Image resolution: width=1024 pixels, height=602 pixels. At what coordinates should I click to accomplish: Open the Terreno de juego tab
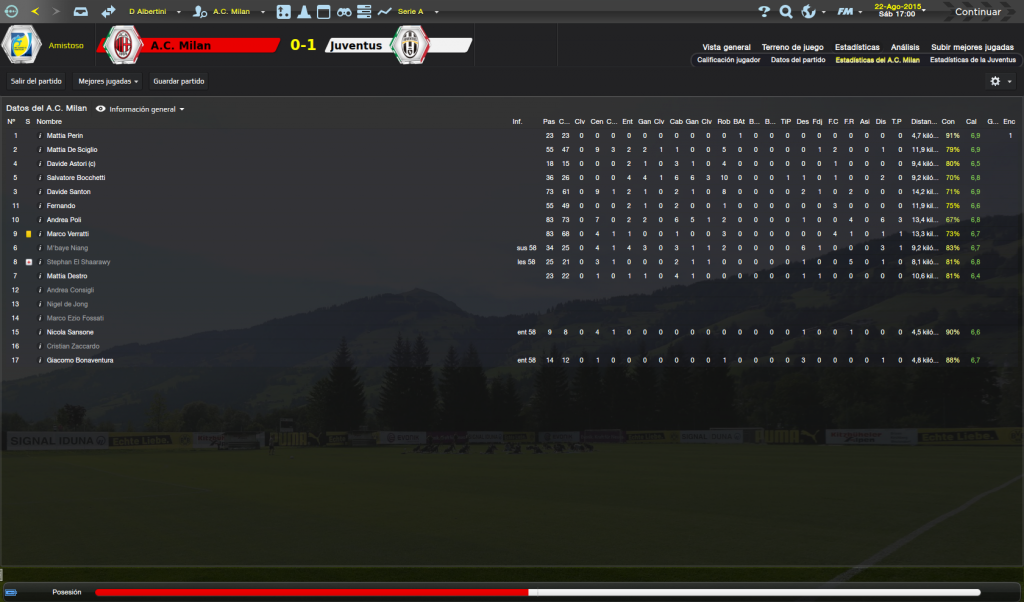[x=792, y=47]
